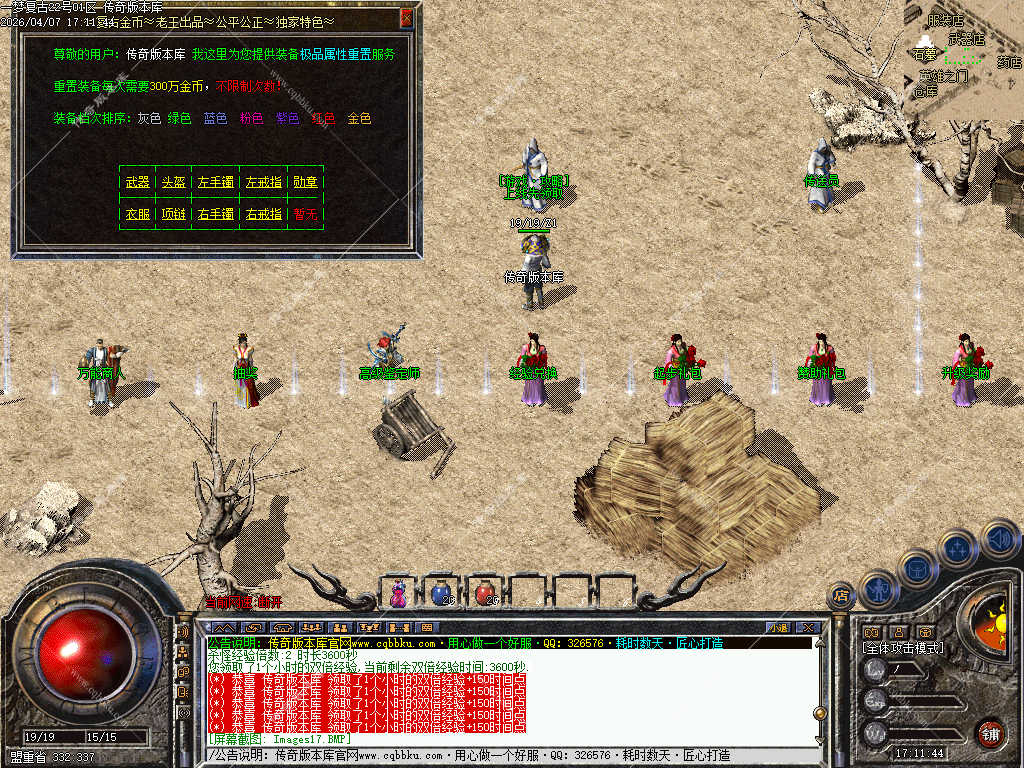Open the bag inventory round button
The height and width of the screenshot is (768, 1024).
pyautogui.click(x=916, y=567)
